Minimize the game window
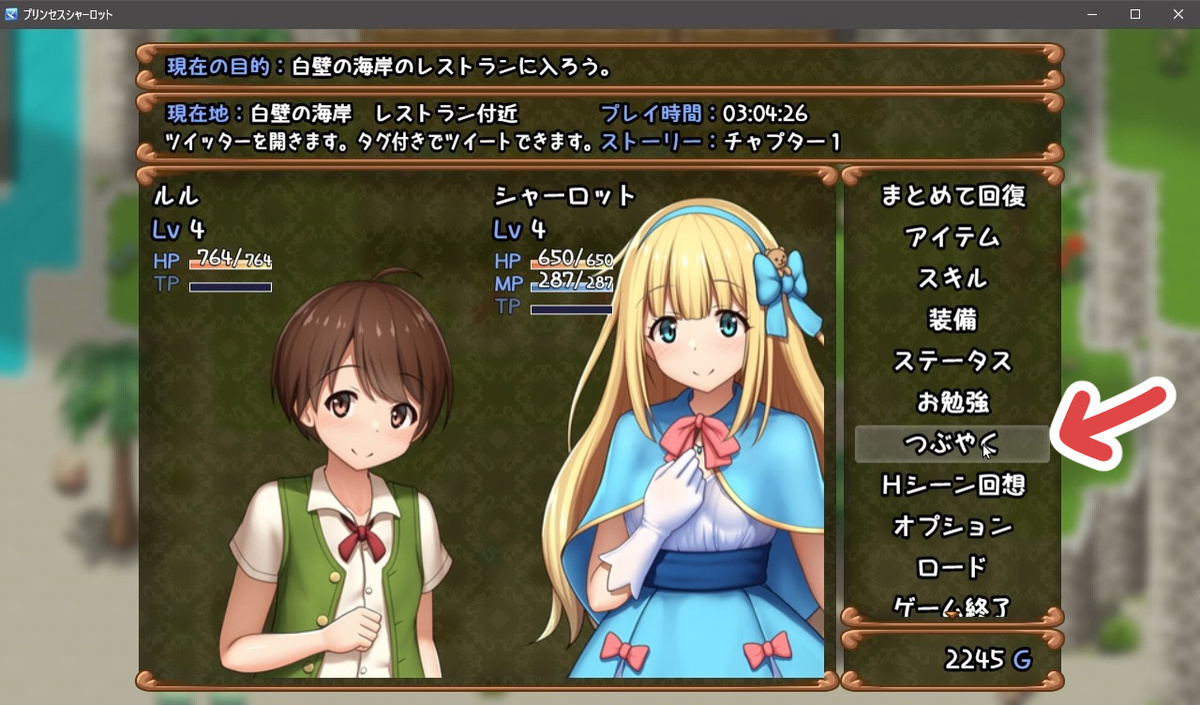The width and height of the screenshot is (1200, 705). 1090,14
